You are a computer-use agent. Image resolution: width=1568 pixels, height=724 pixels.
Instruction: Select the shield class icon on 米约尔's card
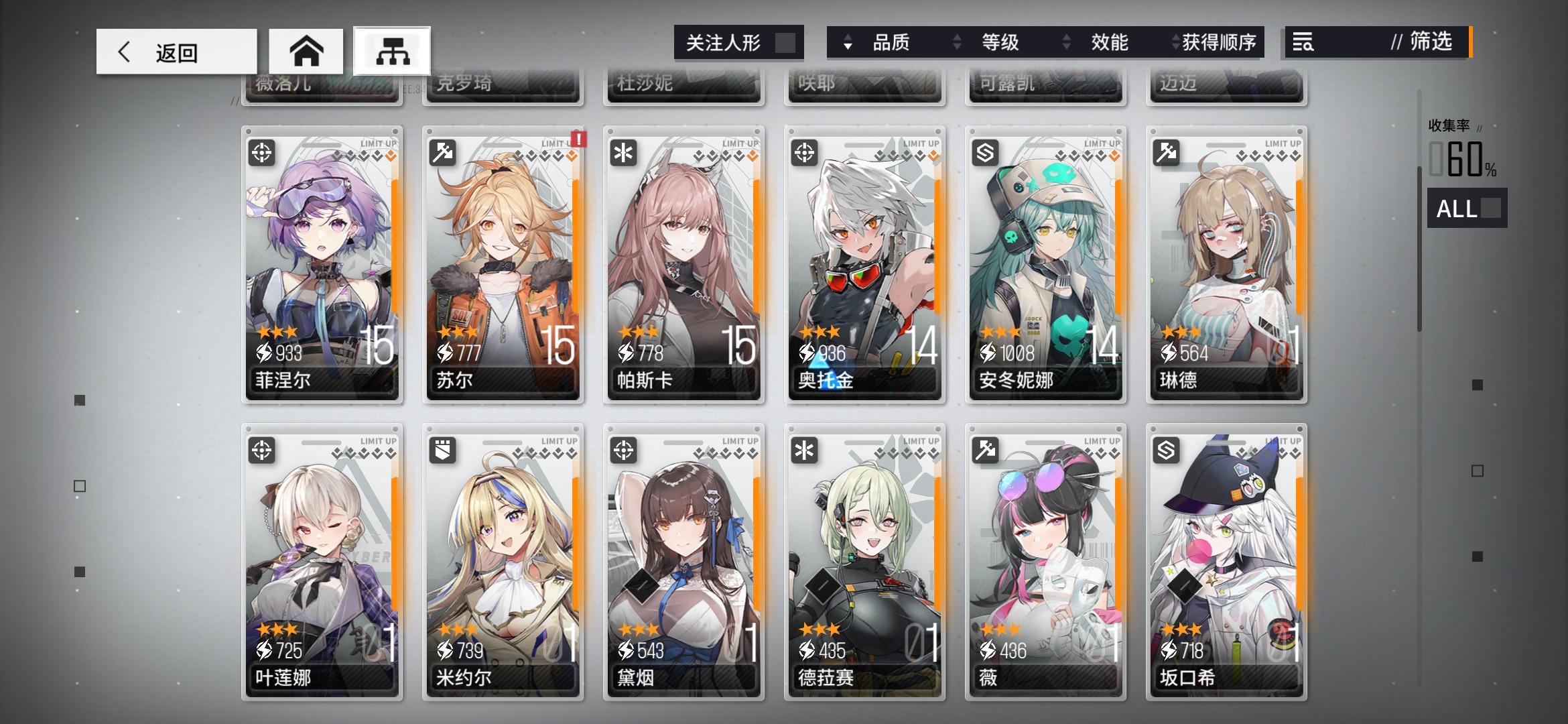[442, 452]
